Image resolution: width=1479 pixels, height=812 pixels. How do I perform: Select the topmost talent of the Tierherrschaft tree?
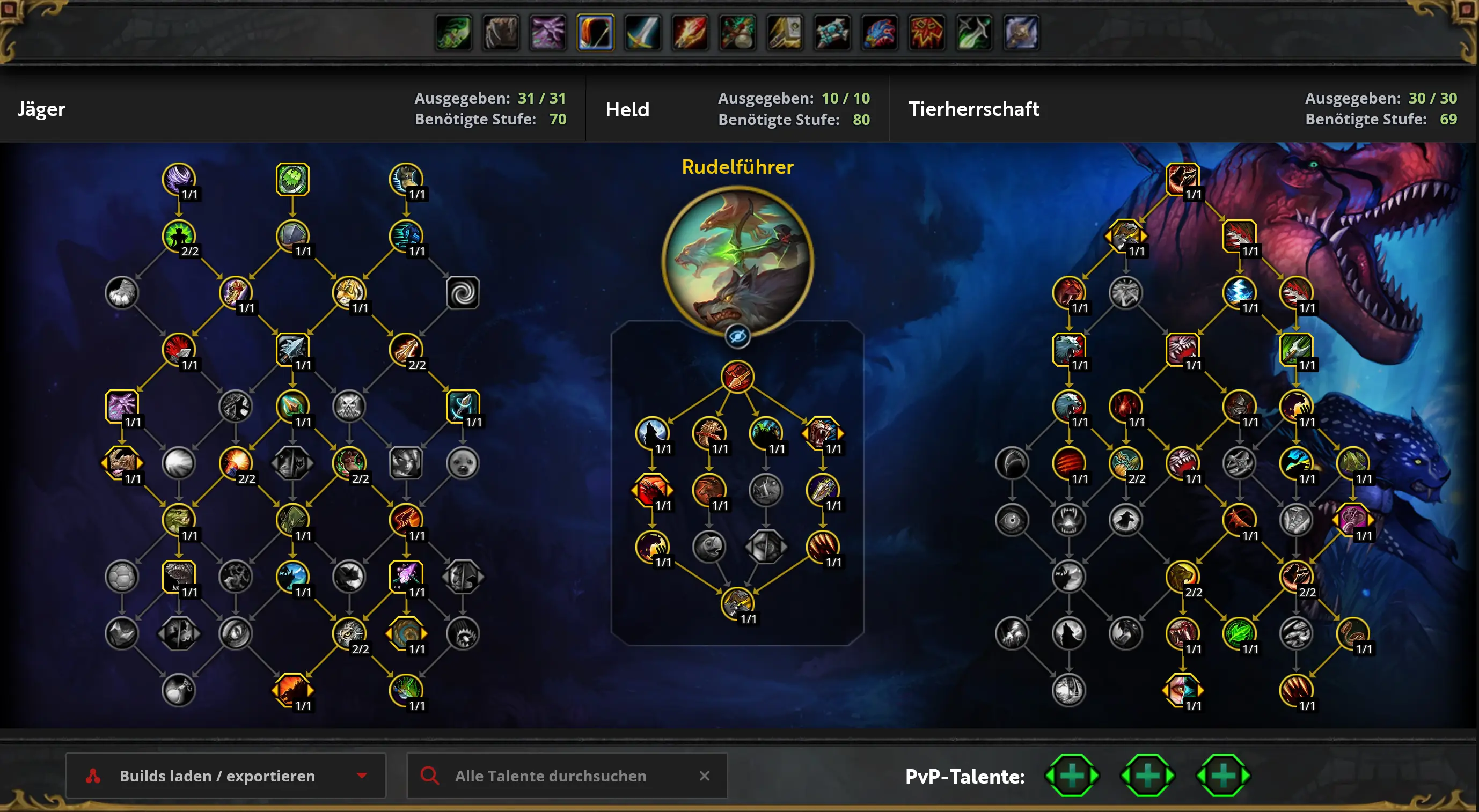click(x=1182, y=179)
